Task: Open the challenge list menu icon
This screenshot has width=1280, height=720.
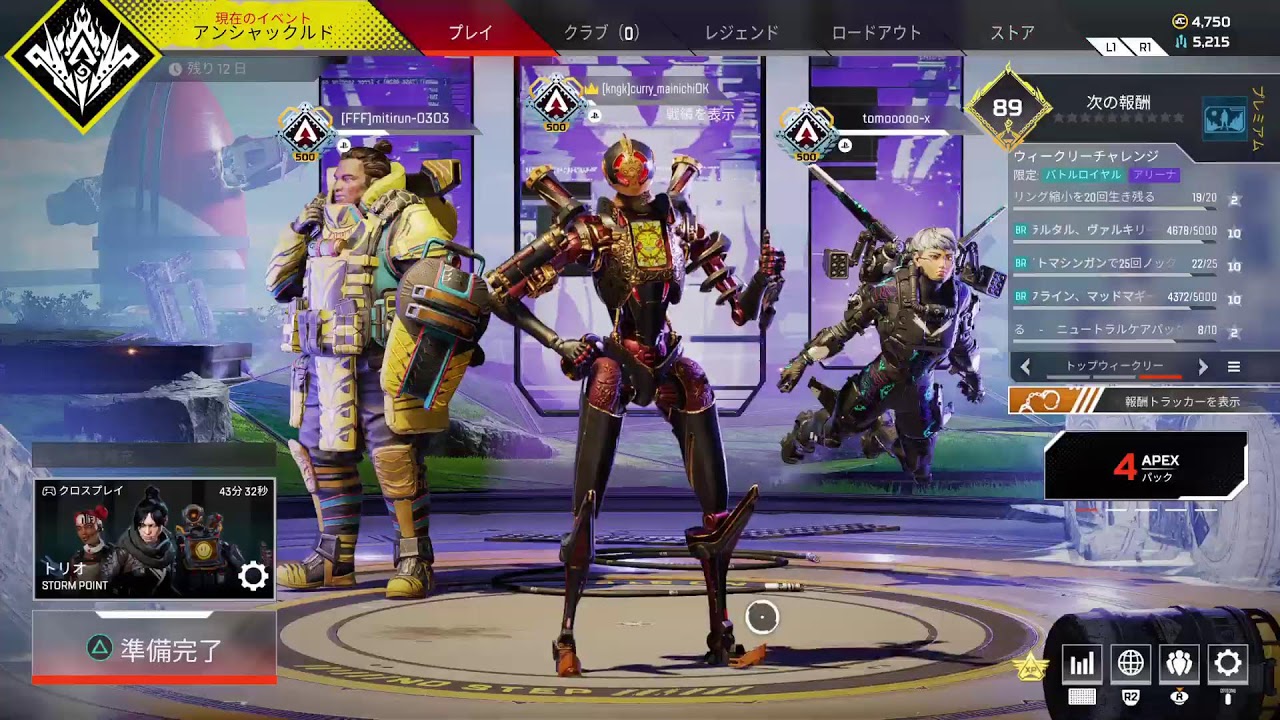Action: [x=1234, y=367]
